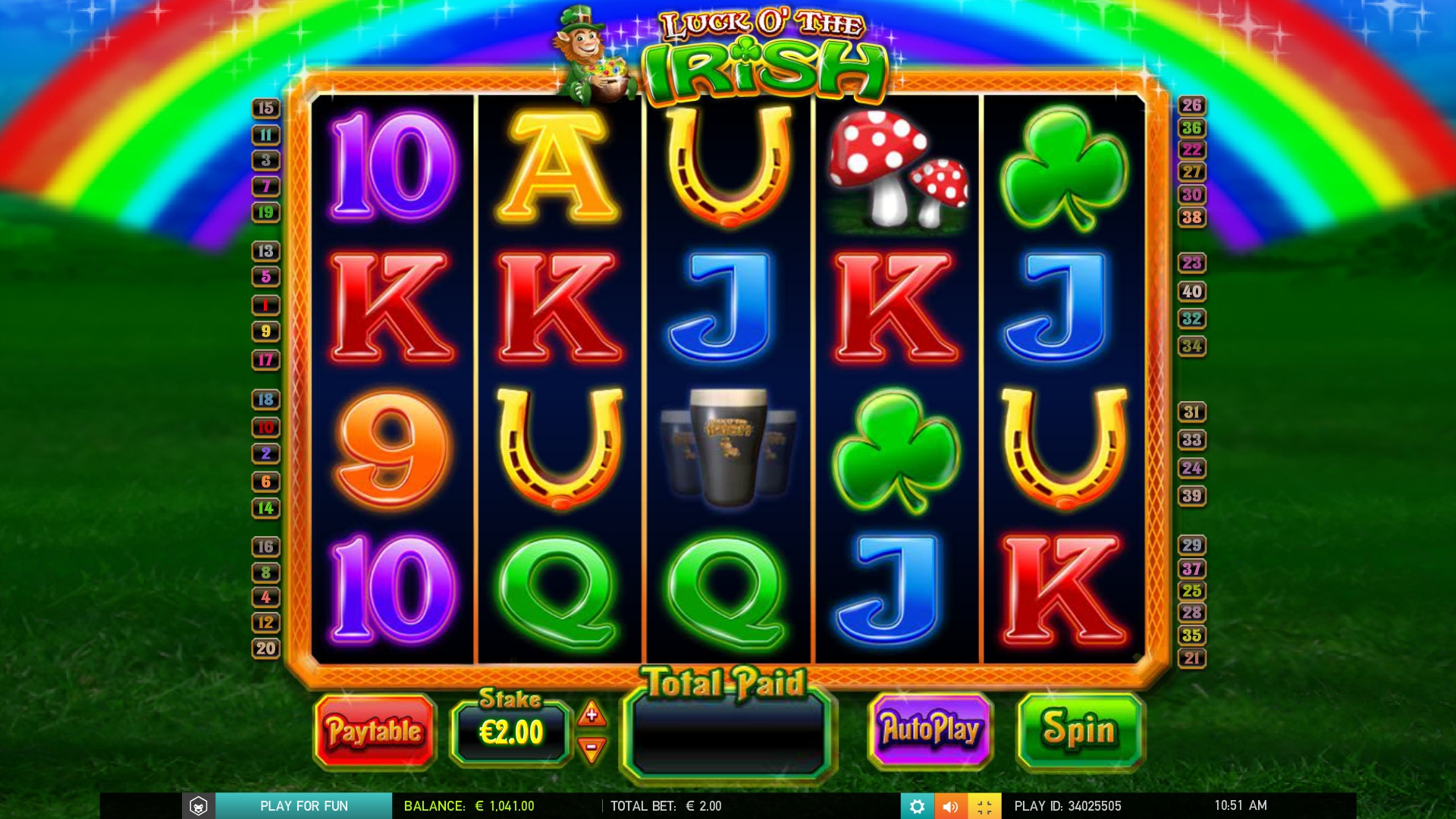
Task: Click the Play For Fun tab
Action: pyautogui.click(x=303, y=806)
